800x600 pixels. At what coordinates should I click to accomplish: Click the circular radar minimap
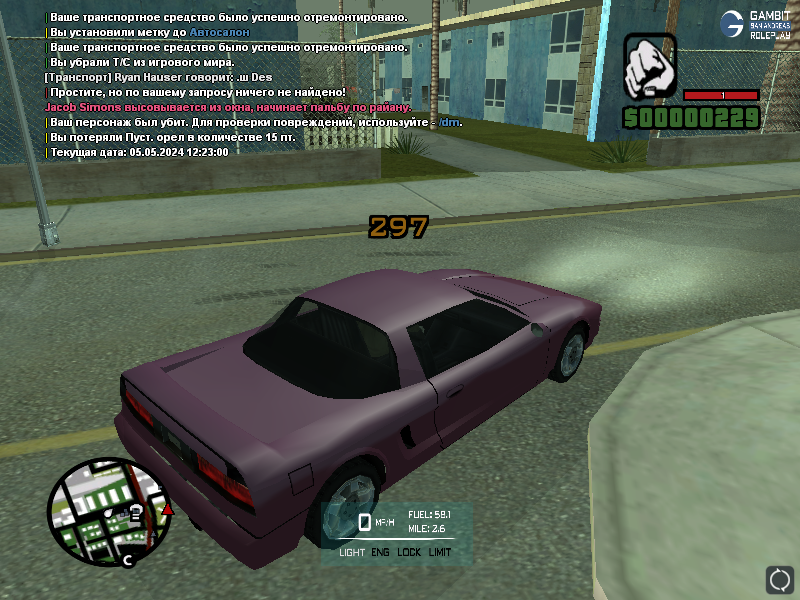(x=97, y=512)
